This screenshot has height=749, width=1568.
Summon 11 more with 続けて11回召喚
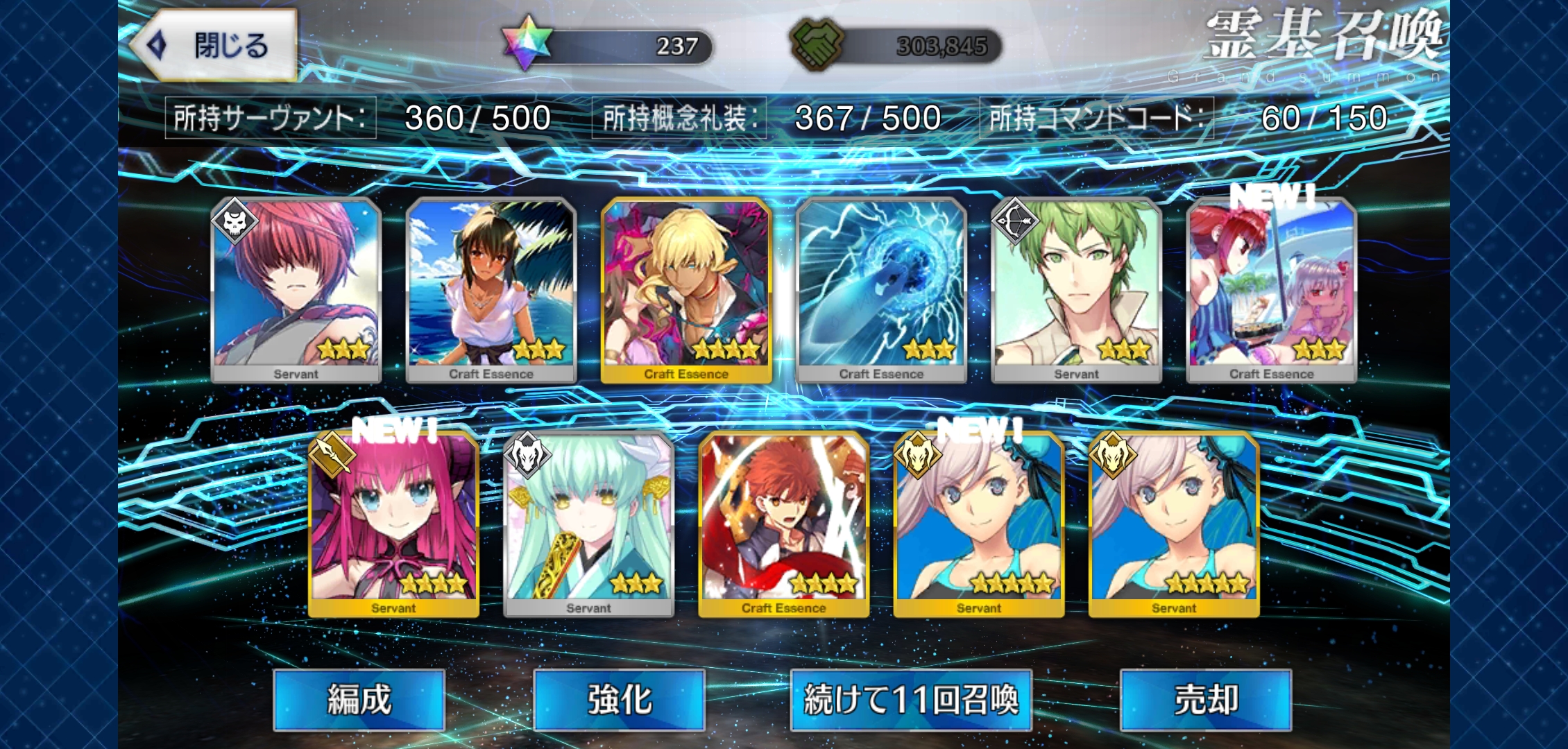coord(910,700)
